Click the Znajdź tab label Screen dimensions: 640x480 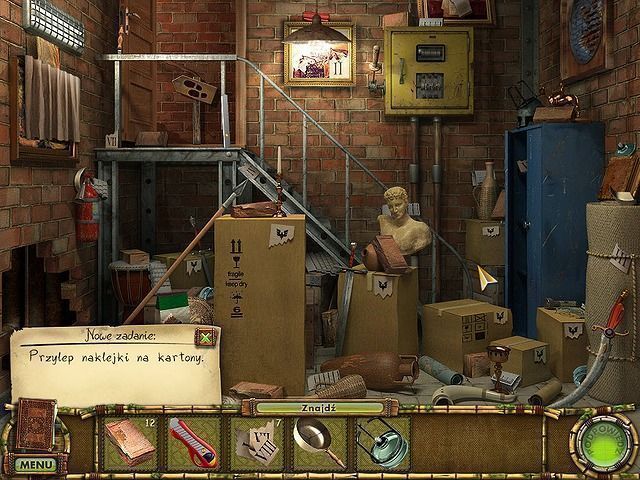(x=318, y=407)
